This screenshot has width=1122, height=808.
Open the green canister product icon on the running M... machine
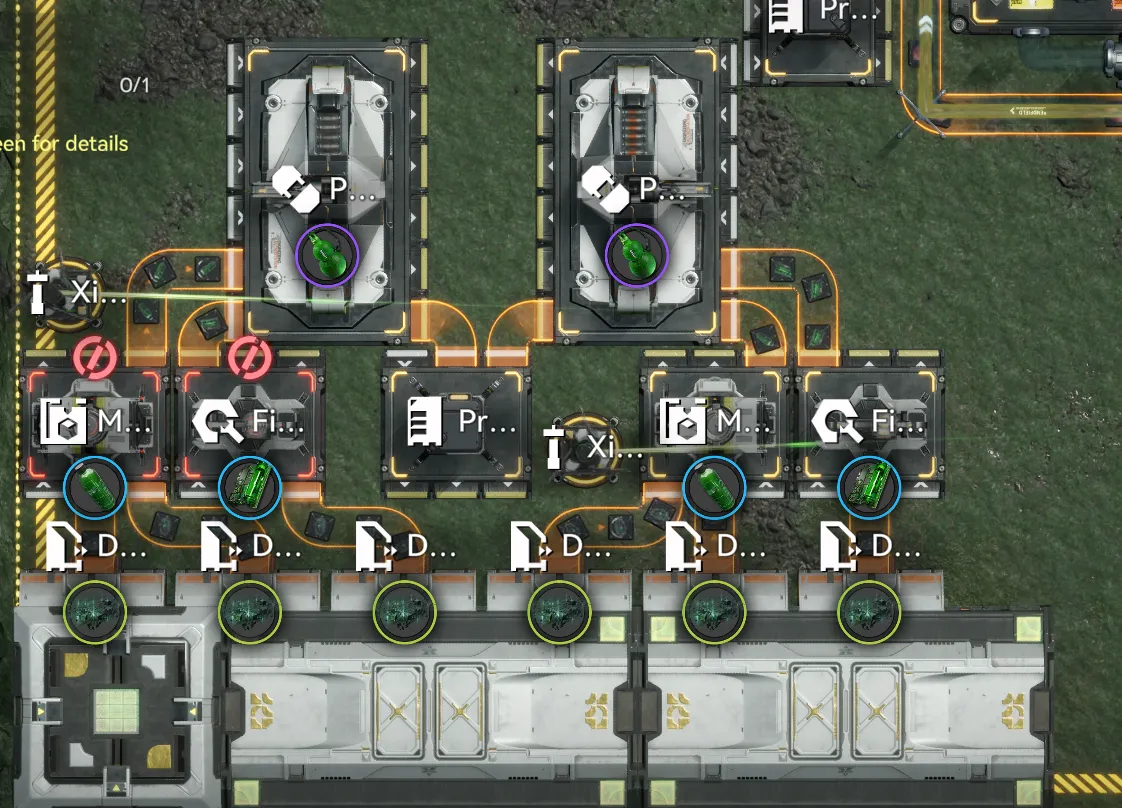(714, 489)
